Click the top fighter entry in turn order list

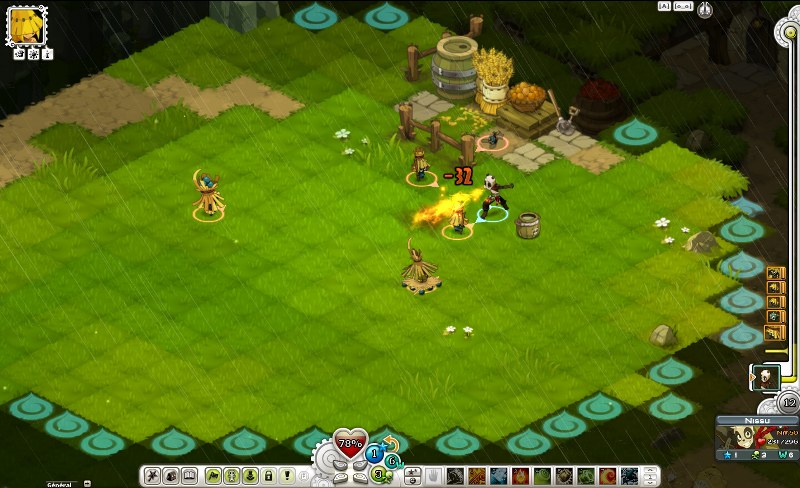(775, 273)
